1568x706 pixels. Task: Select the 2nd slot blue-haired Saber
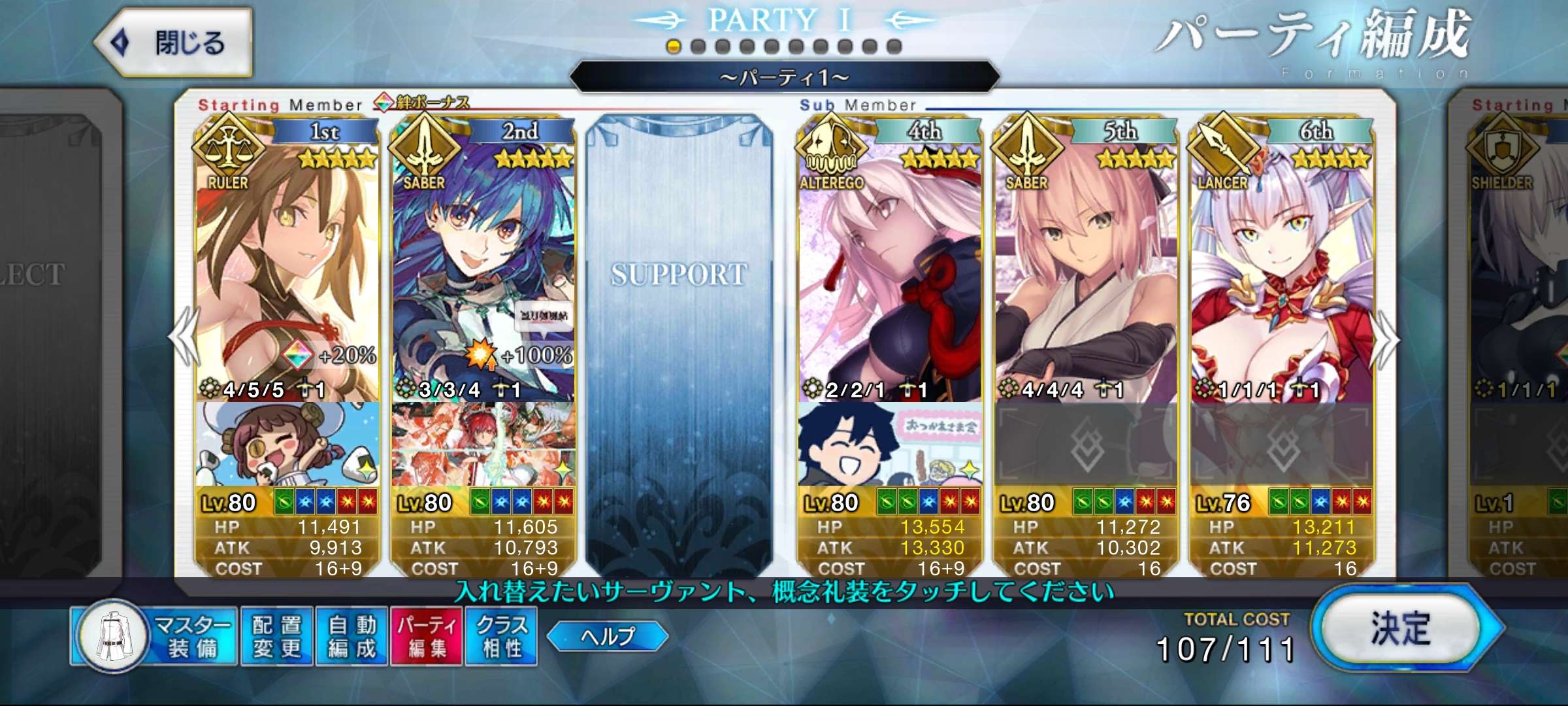(483, 261)
